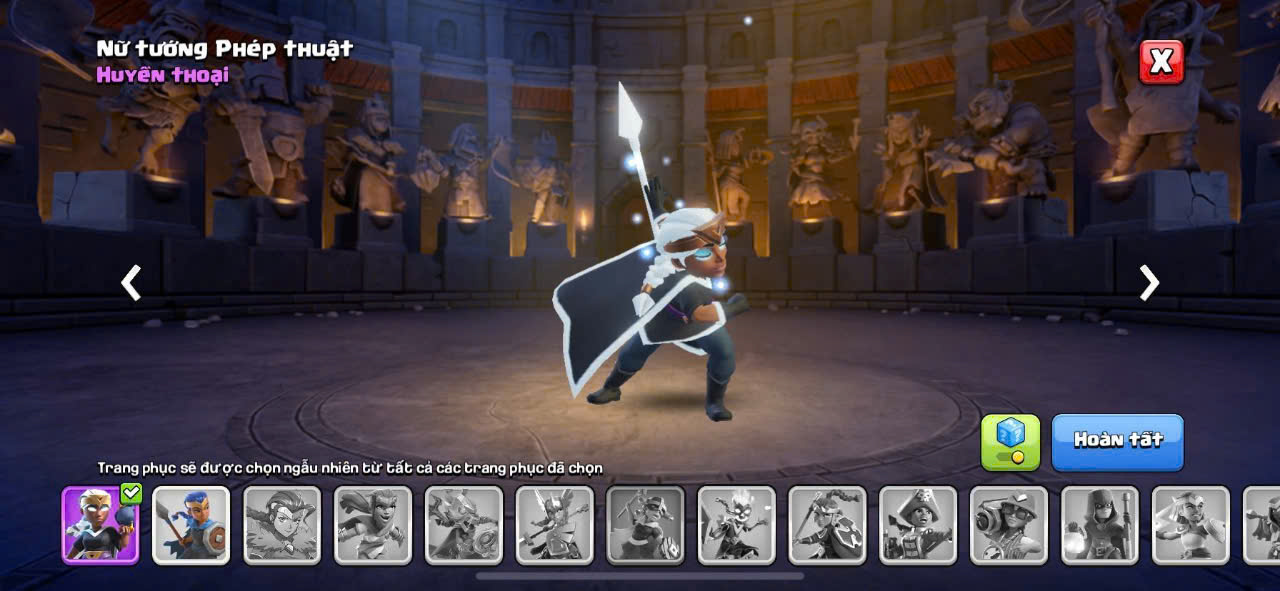Select the locked flaming skull-face skin
This screenshot has width=1280, height=591.
[736, 525]
